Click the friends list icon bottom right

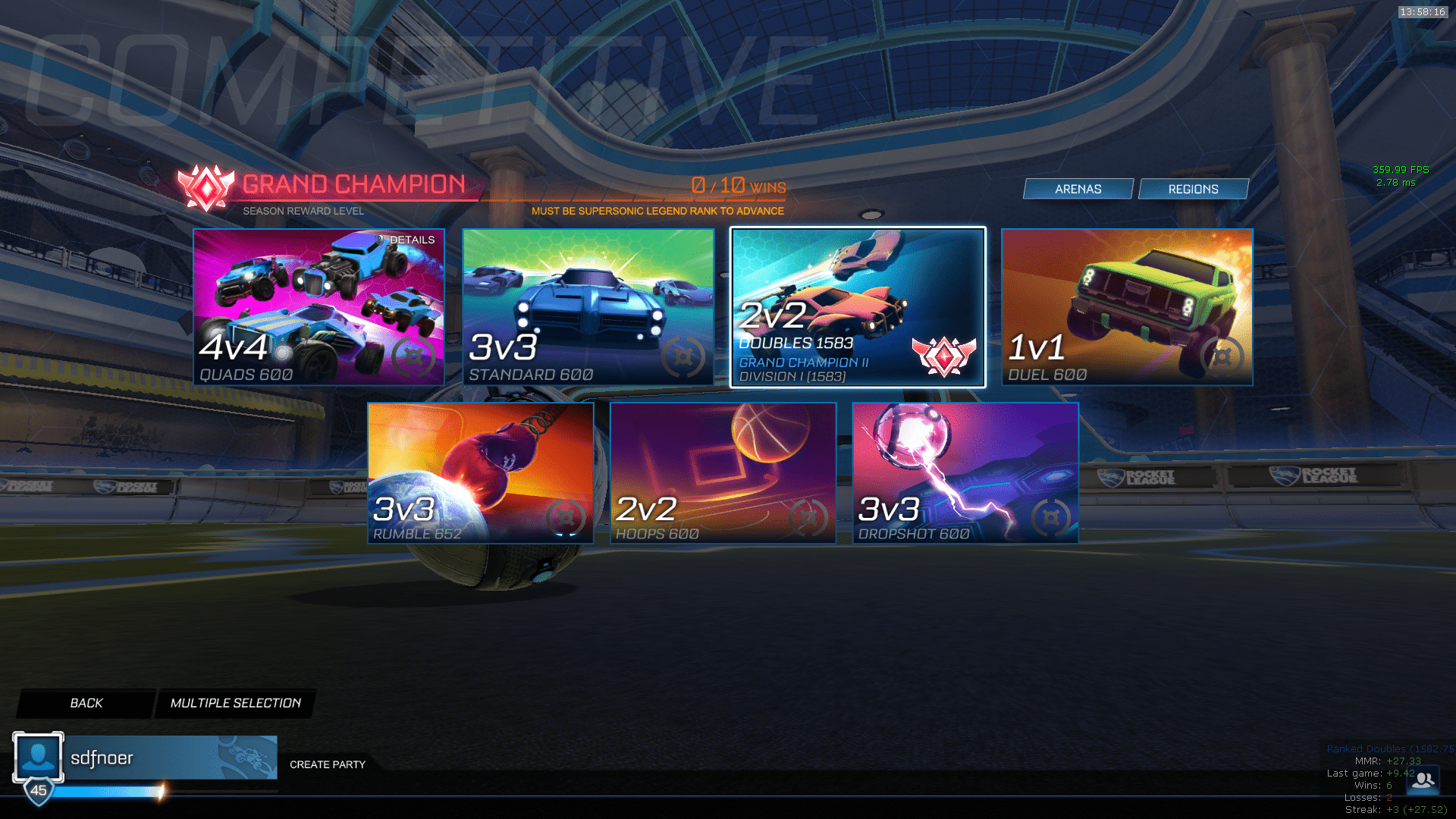click(x=1424, y=780)
